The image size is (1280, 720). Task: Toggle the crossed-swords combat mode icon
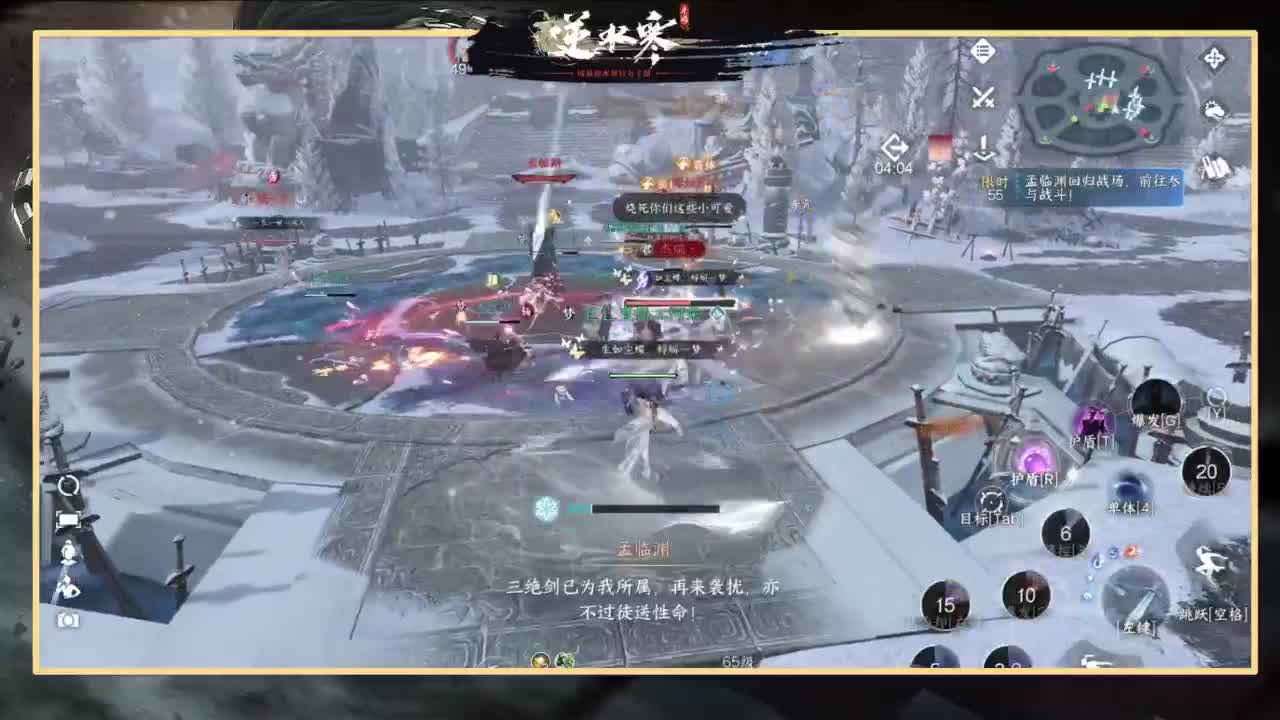tap(983, 98)
